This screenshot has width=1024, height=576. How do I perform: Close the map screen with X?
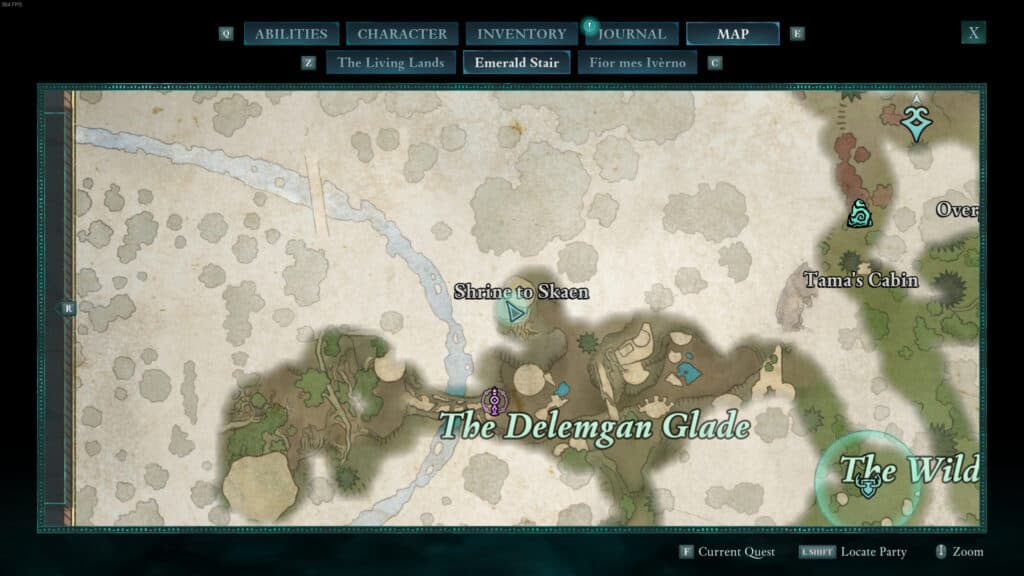(973, 33)
